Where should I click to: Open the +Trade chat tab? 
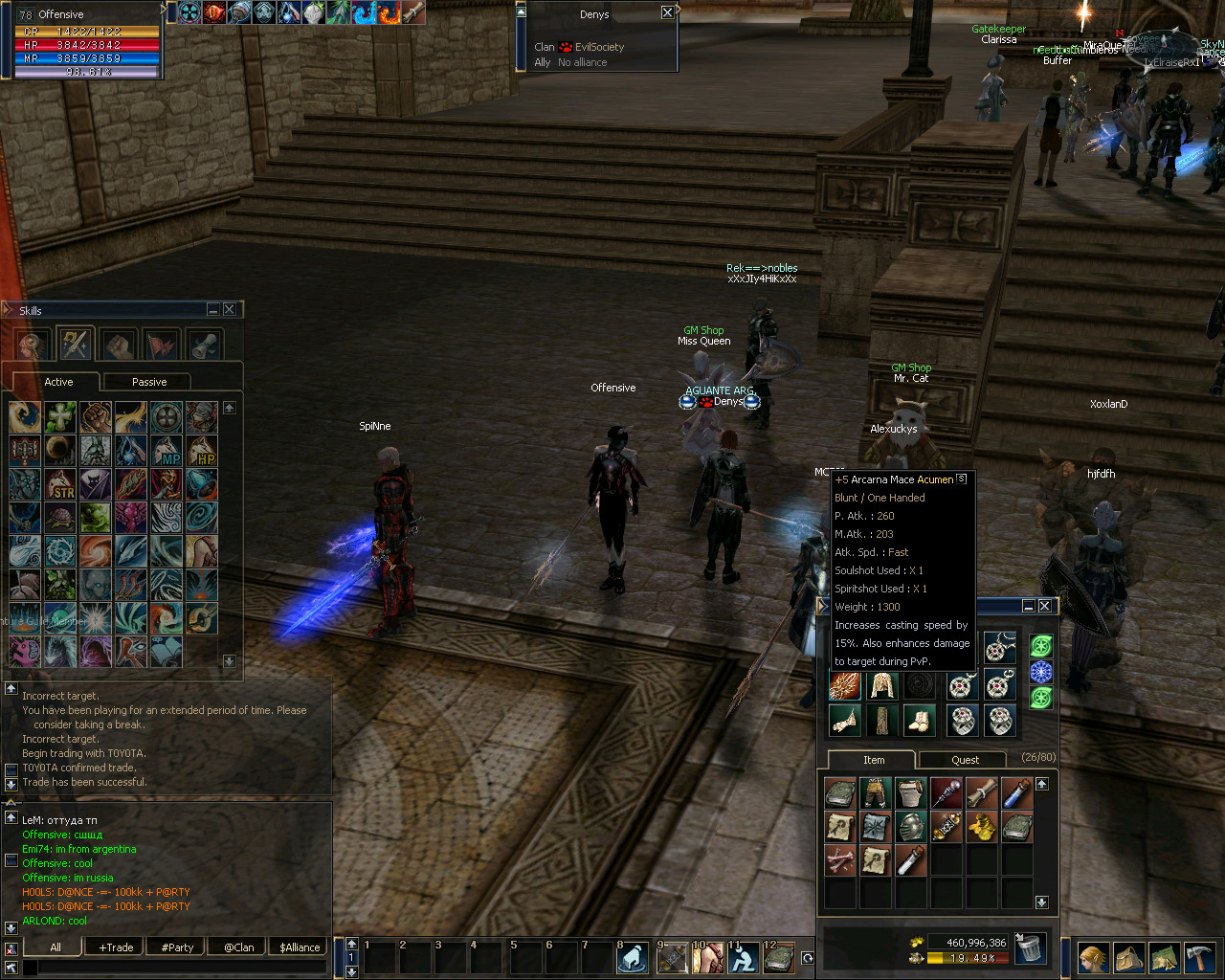(117, 947)
